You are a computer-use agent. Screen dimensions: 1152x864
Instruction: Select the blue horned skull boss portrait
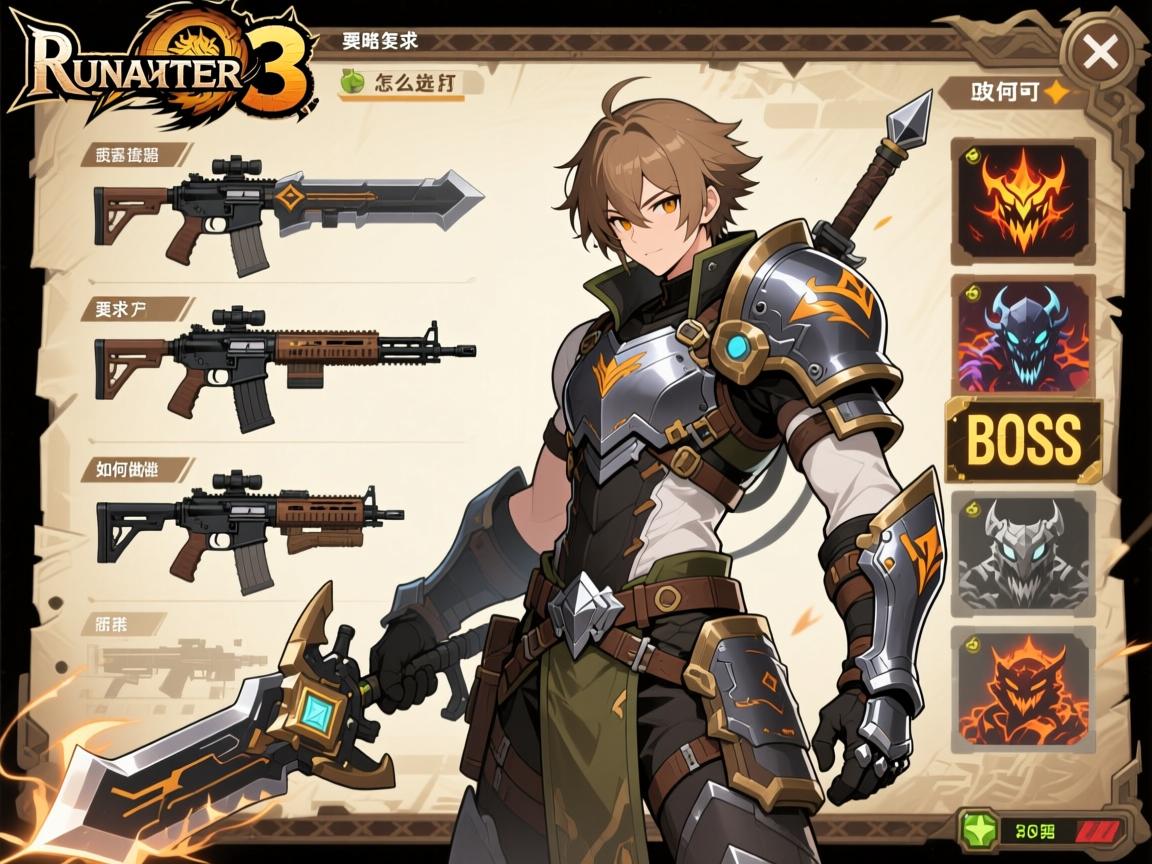(1022, 336)
